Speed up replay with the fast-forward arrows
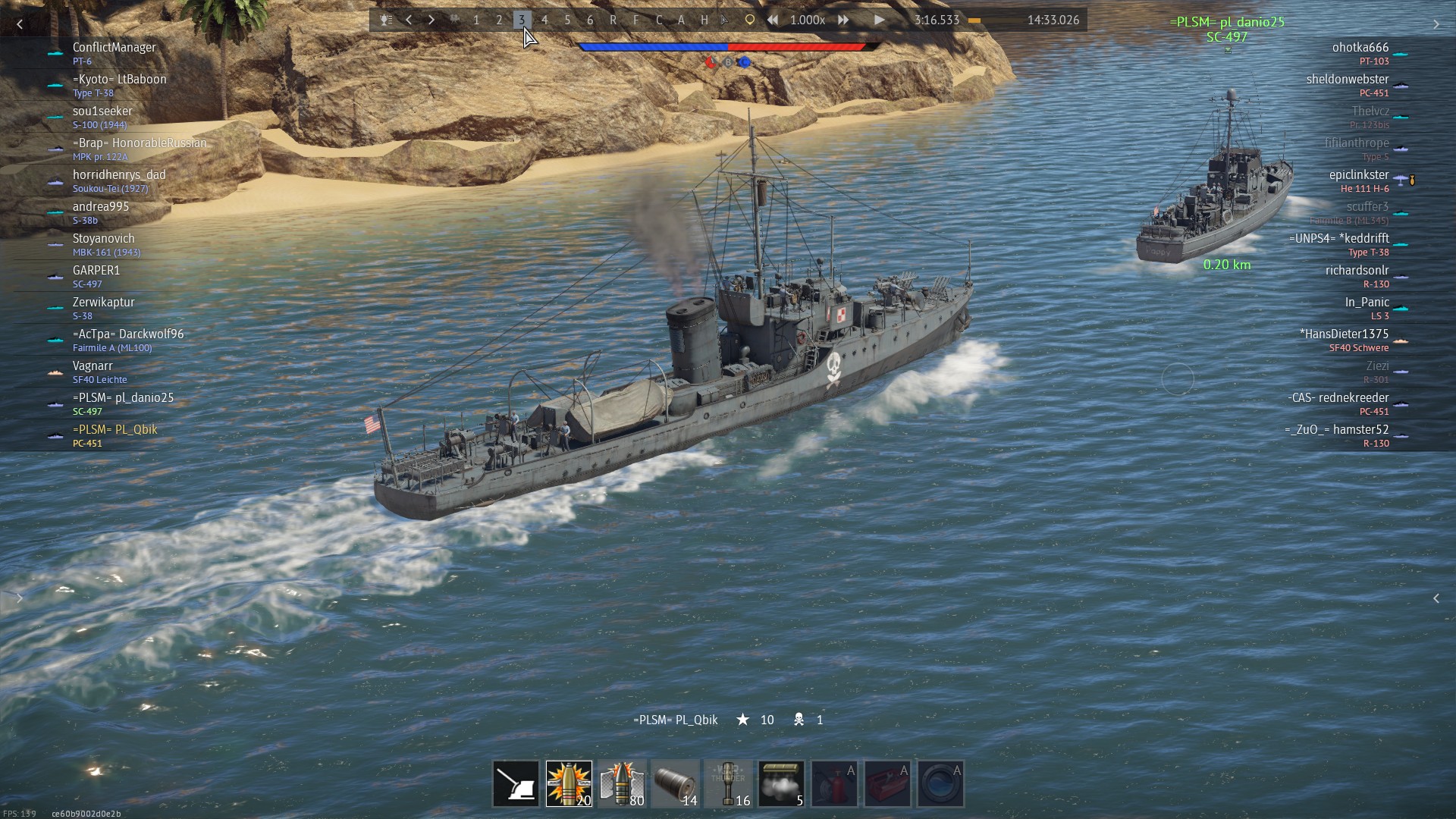Screen dimensions: 1456x819 coord(843,20)
